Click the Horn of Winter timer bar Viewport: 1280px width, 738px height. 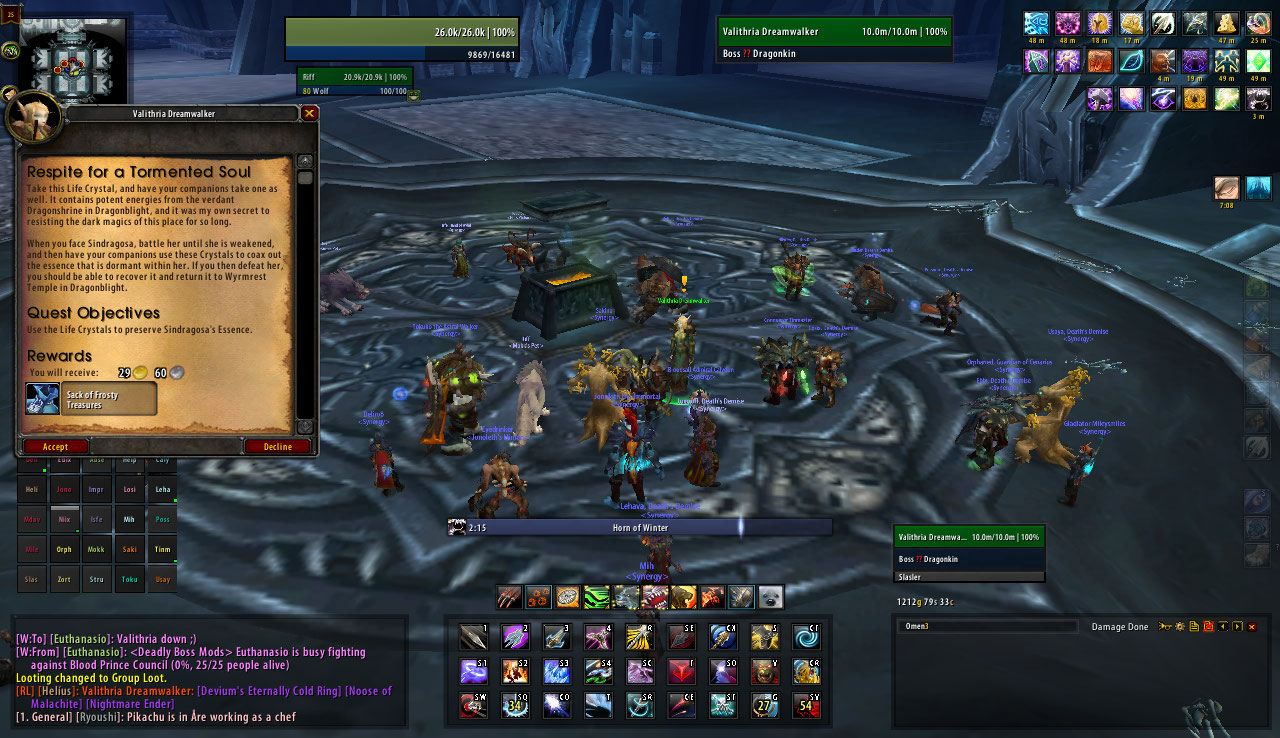[640, 528]
